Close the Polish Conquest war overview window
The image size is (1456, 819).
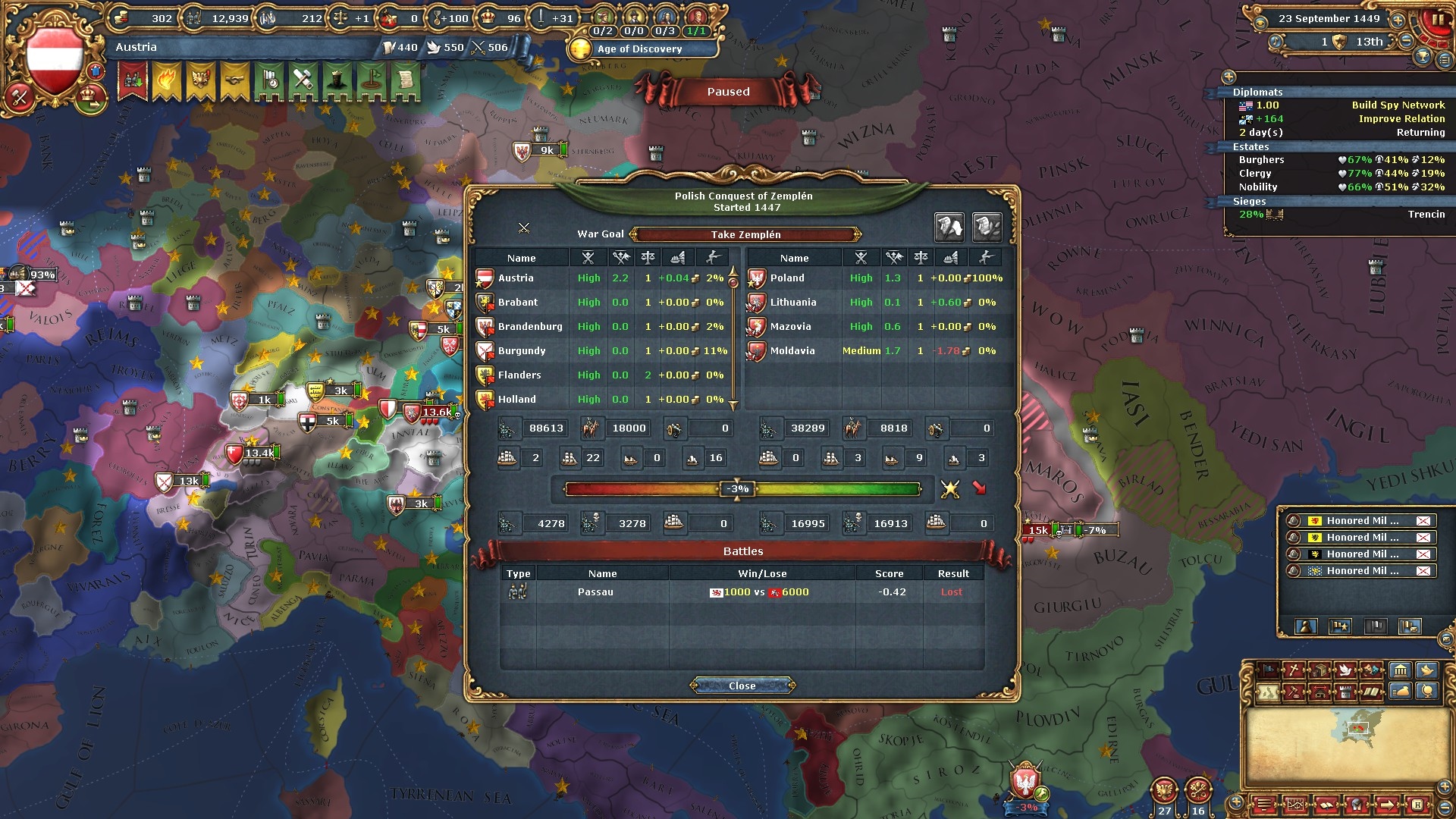click(x=742, y=686)
